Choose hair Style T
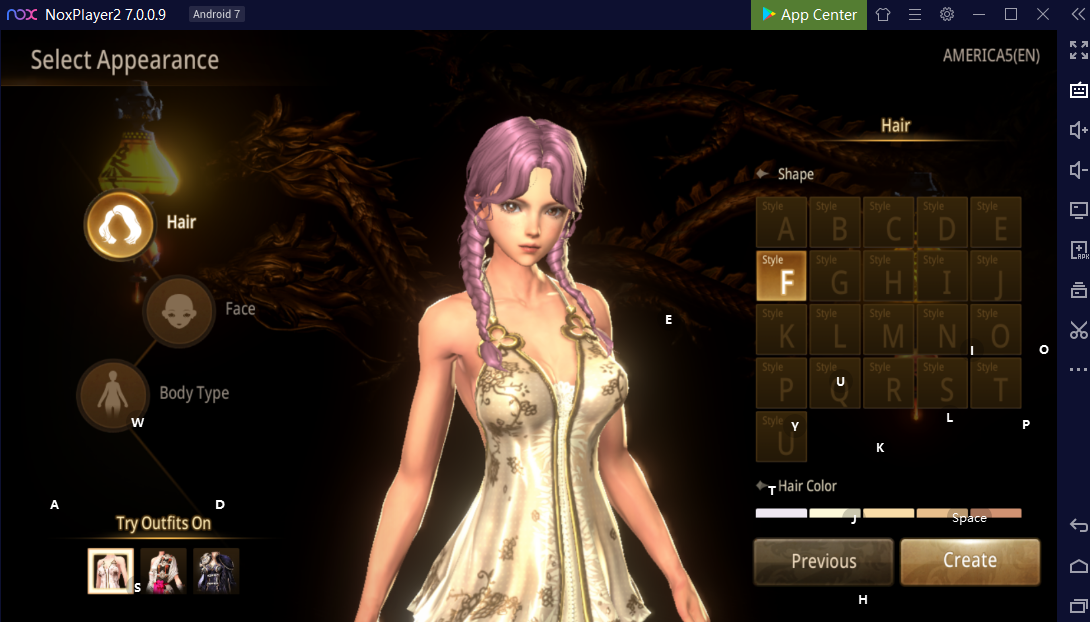 click(995, 383)
